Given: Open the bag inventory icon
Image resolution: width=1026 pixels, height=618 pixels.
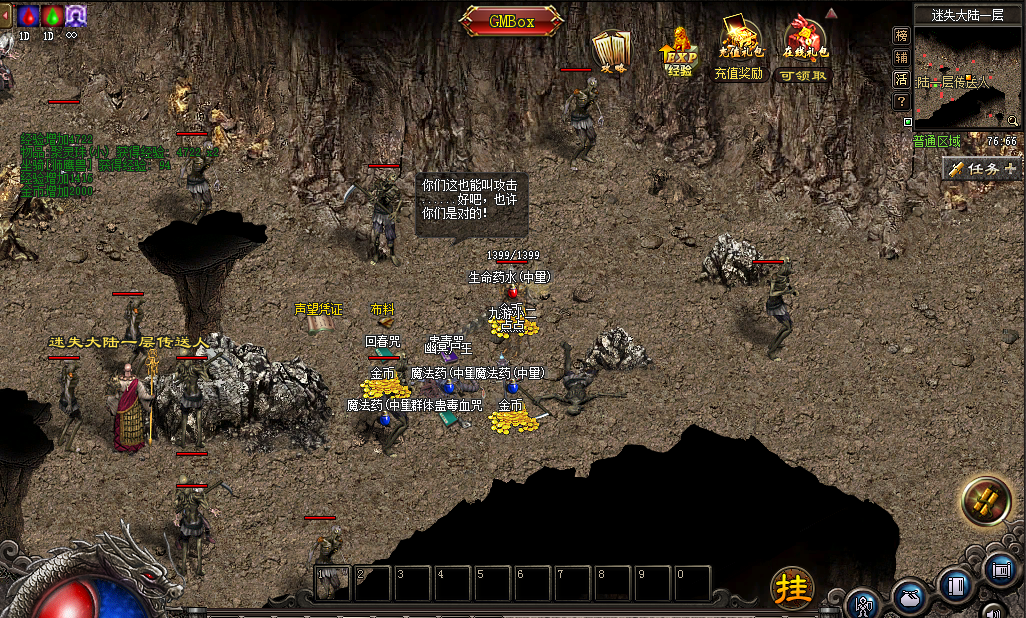Looking at the screenshot, I should (909, 594).
